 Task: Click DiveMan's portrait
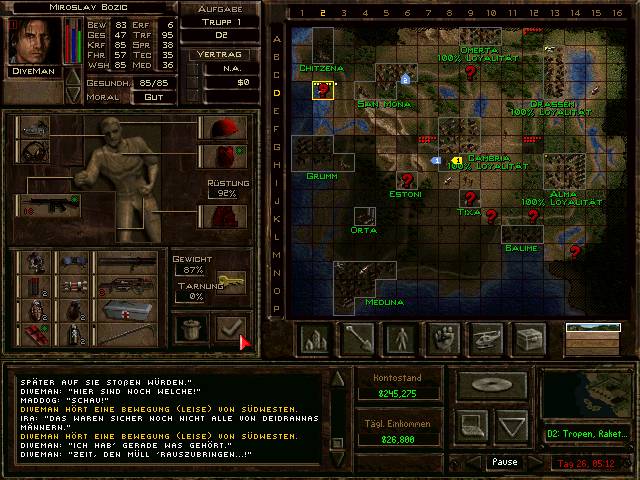[x=34, y=41]
